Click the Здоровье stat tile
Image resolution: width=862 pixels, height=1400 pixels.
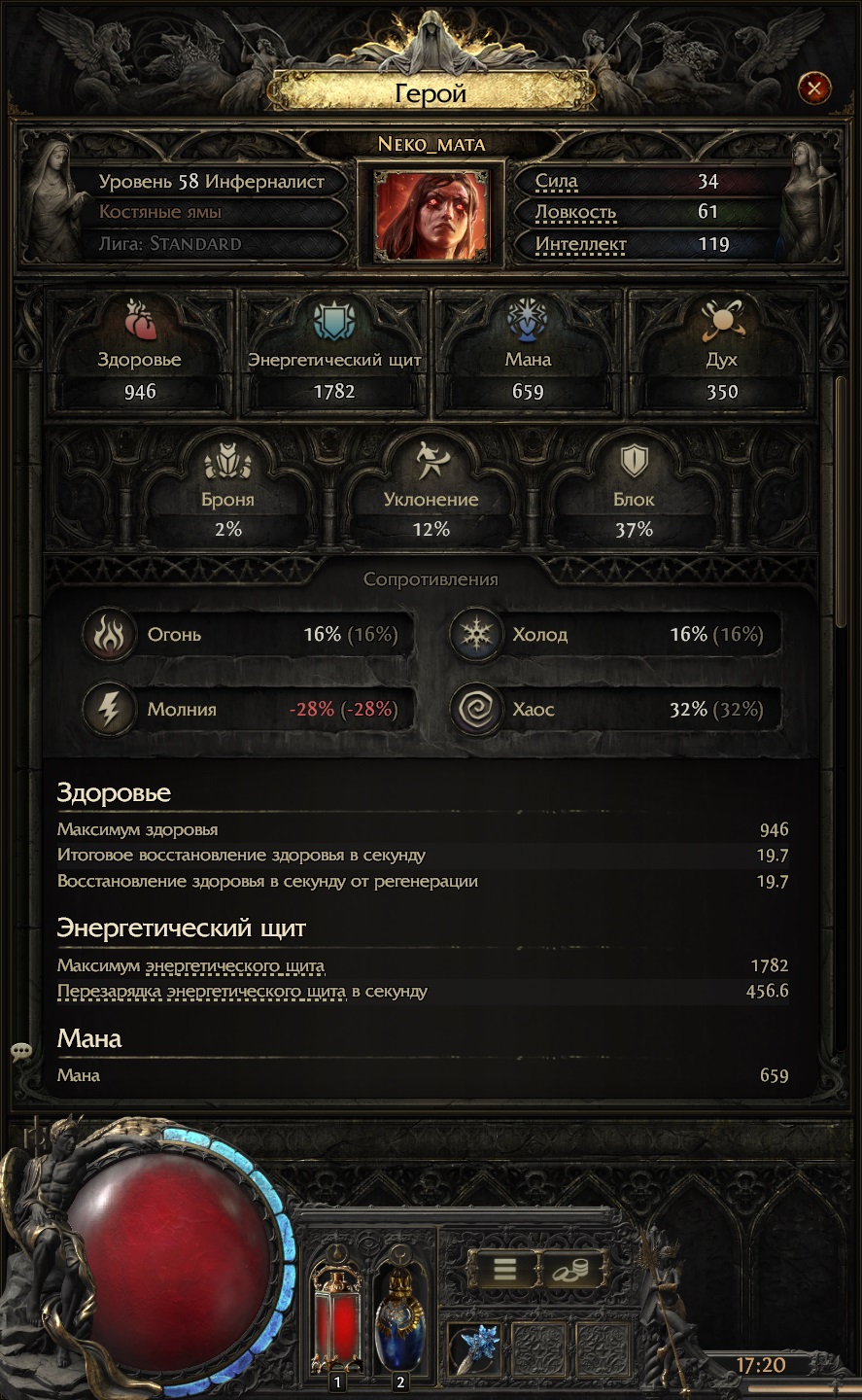point(140,355)
